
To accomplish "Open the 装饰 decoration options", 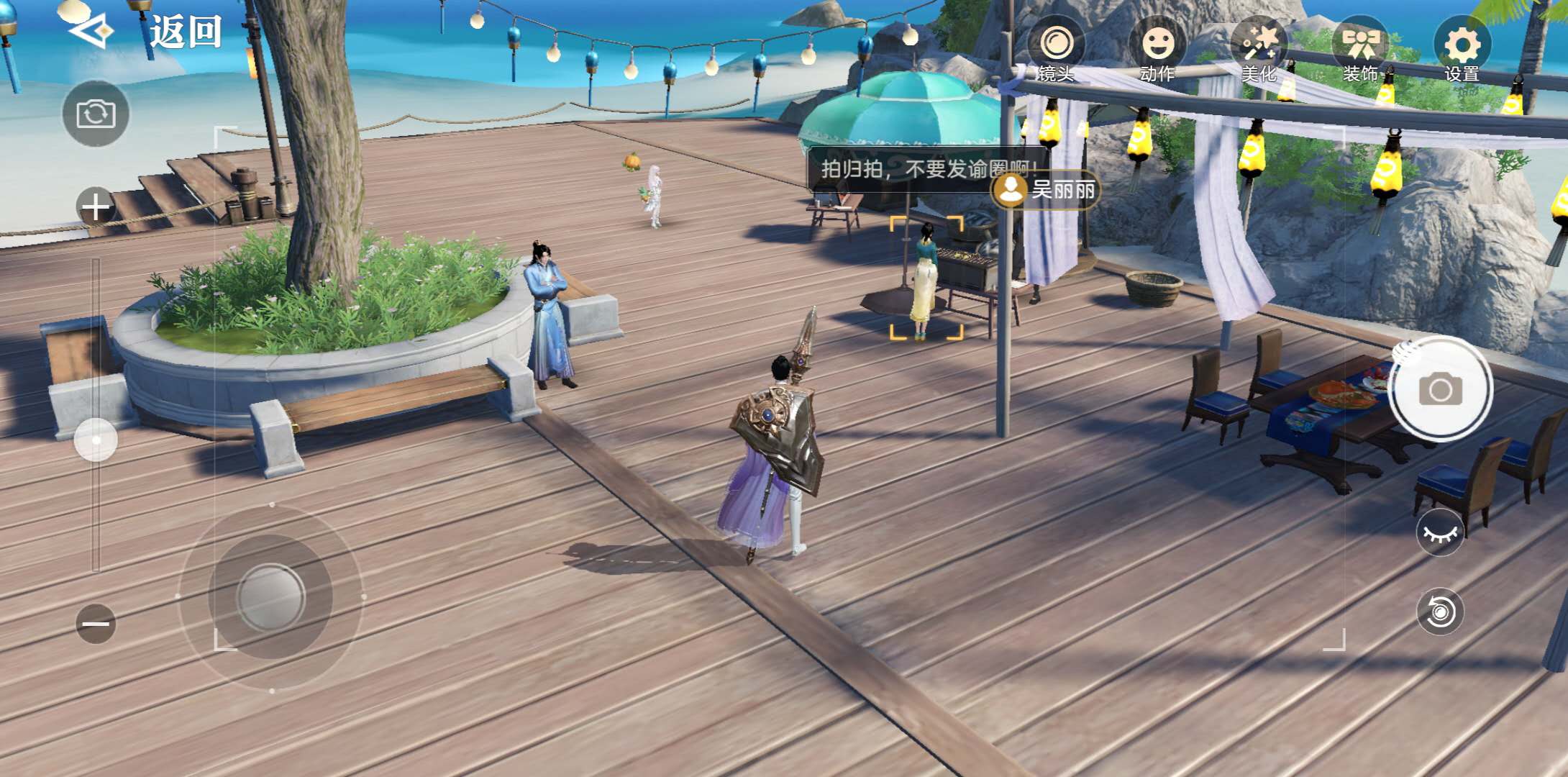I will coord(1360,49).
